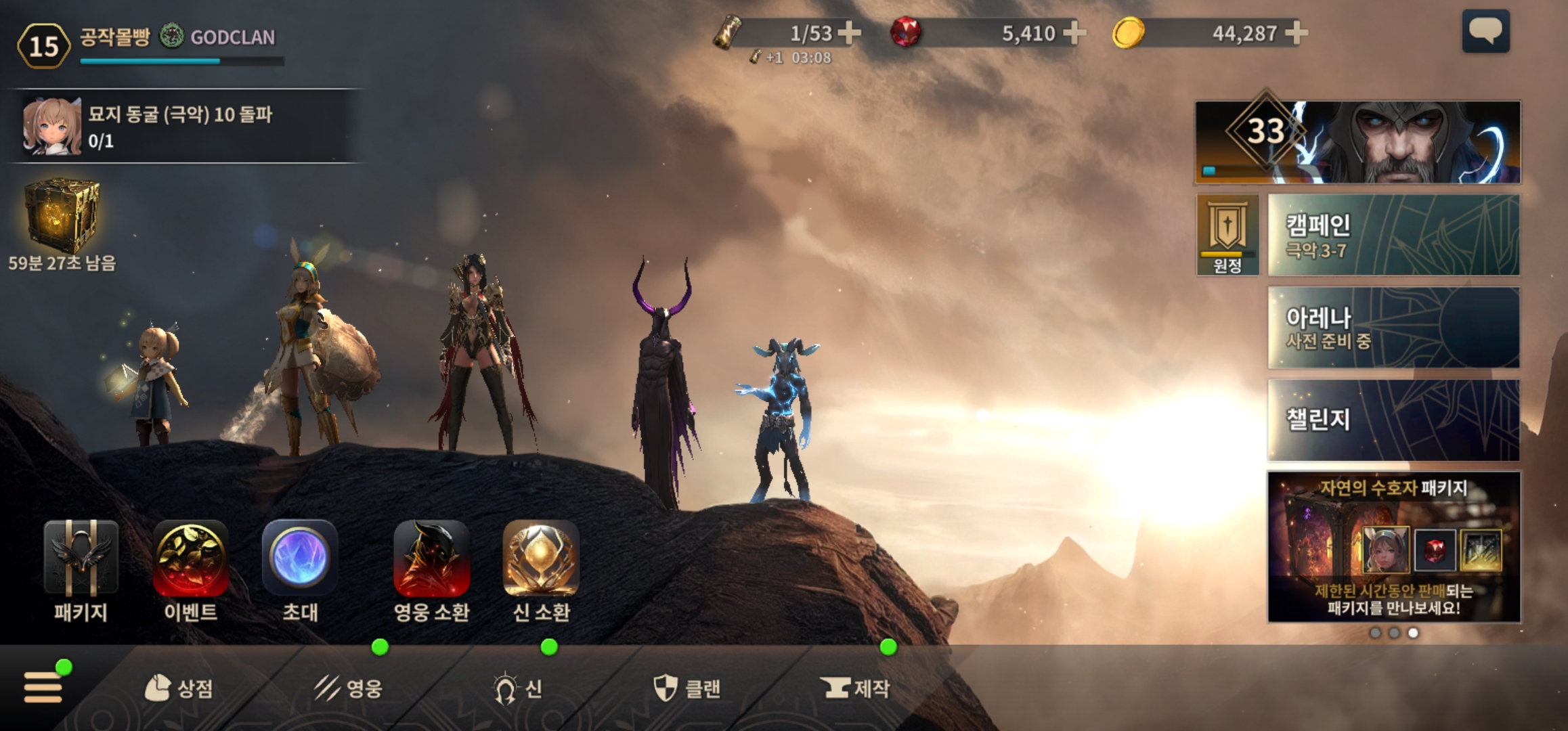This screenshot has width=1568, height=731.
Task: Open the 클랜 clan screen
Action: [687, 688]
